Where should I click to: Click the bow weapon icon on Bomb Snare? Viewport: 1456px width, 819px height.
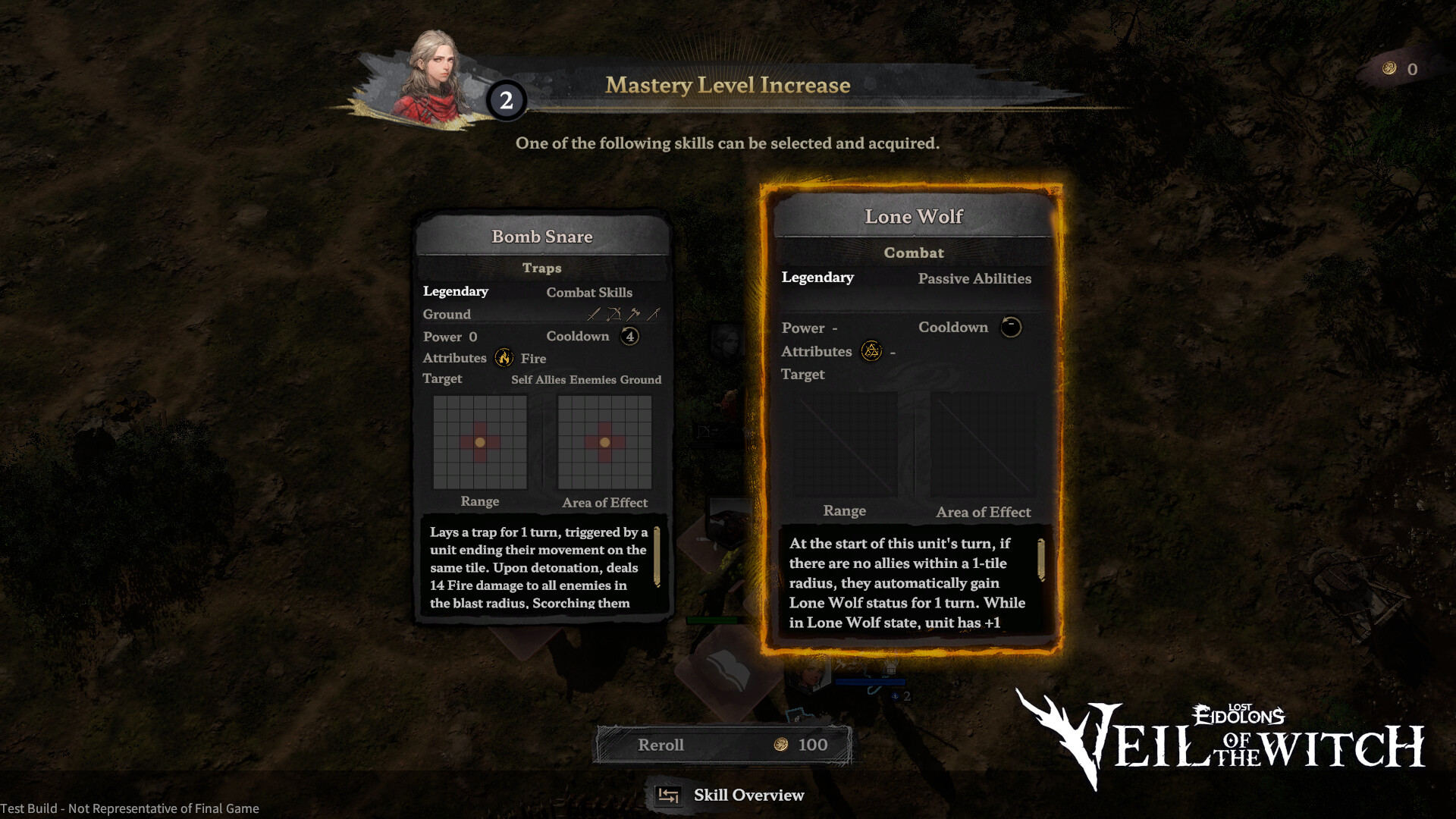click(x=615, y=312)
